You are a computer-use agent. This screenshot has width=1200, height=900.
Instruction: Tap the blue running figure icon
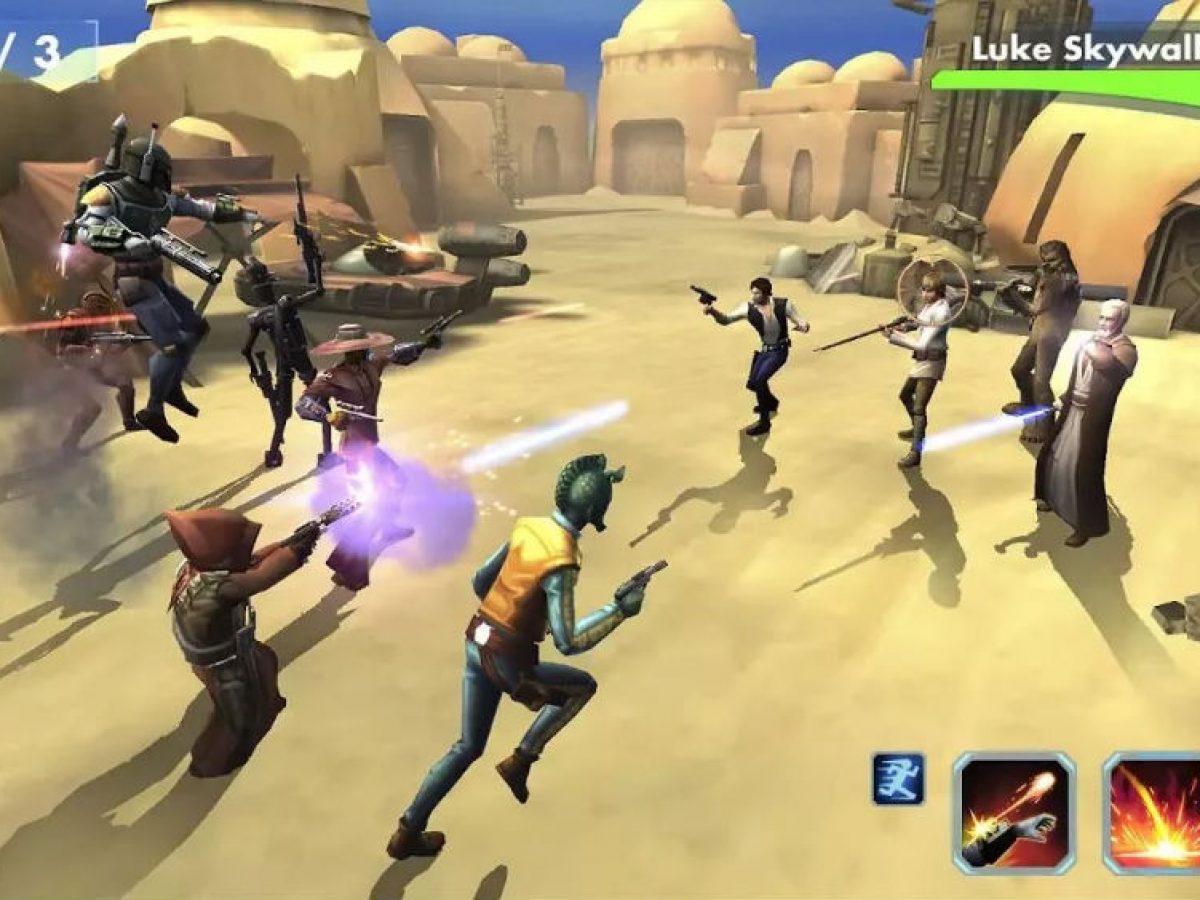pyautogui.click(x=898, y=779)
